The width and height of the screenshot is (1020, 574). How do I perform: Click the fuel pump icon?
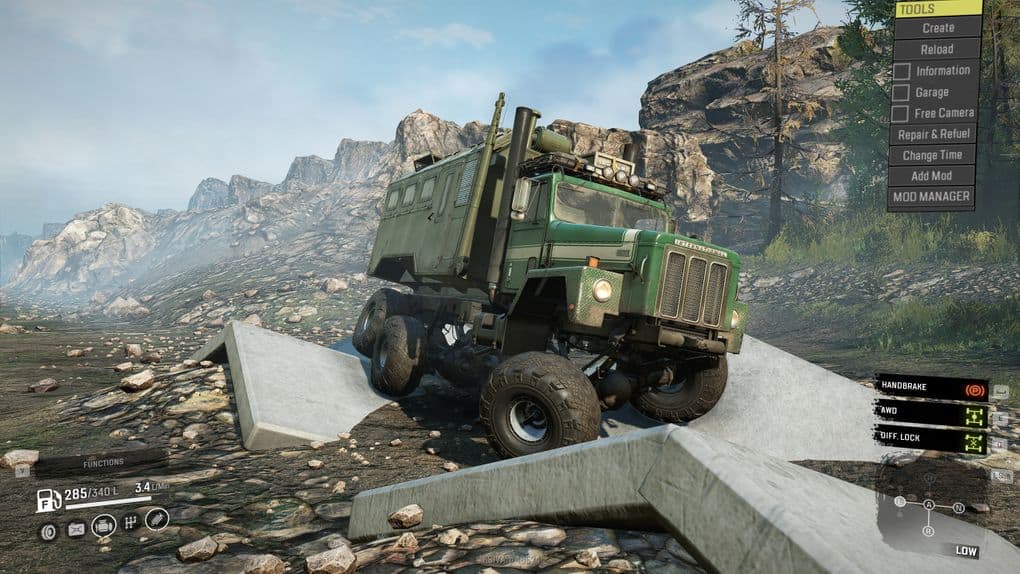(x=48, y=500)
